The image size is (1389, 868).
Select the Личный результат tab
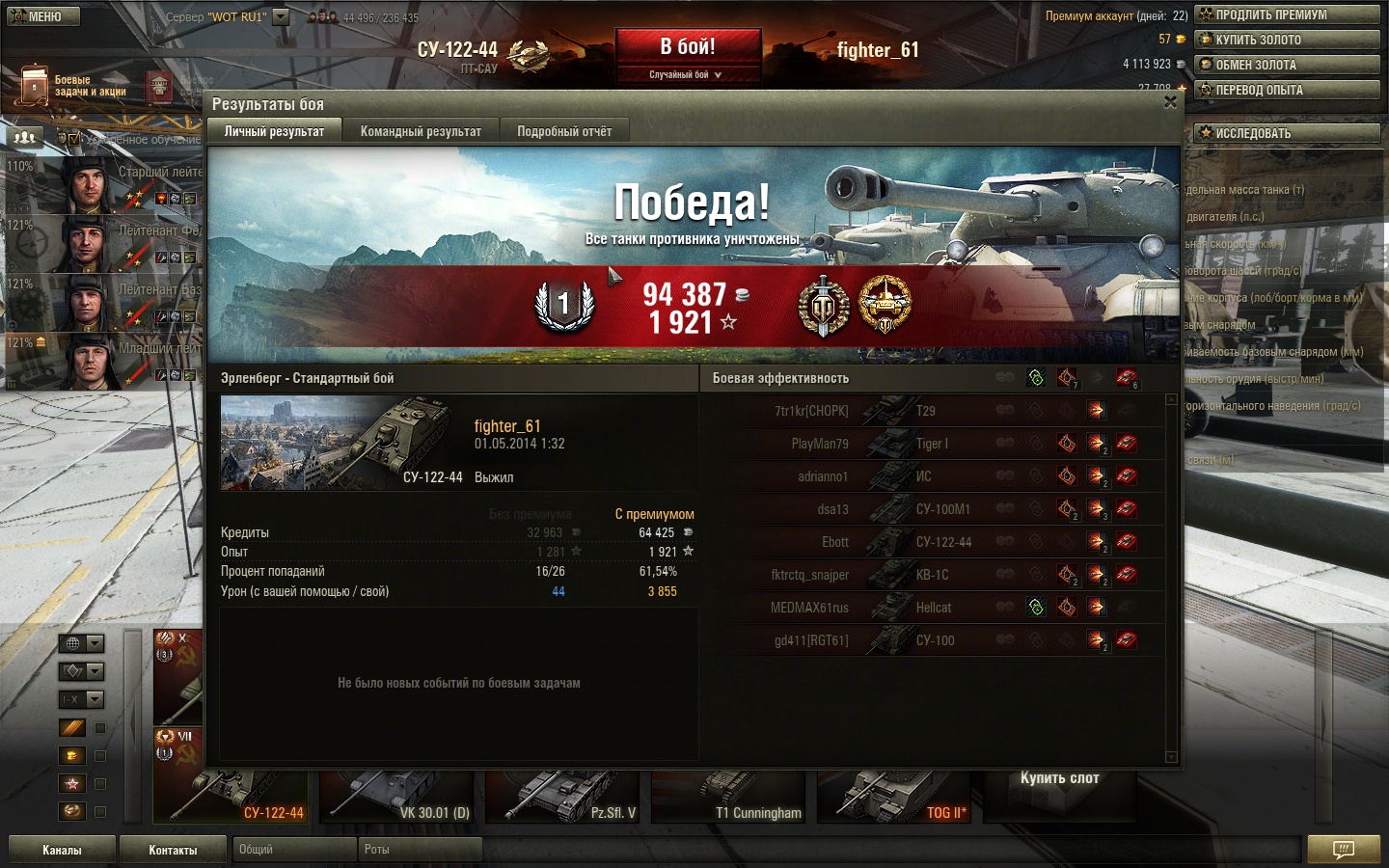point(274,131)
